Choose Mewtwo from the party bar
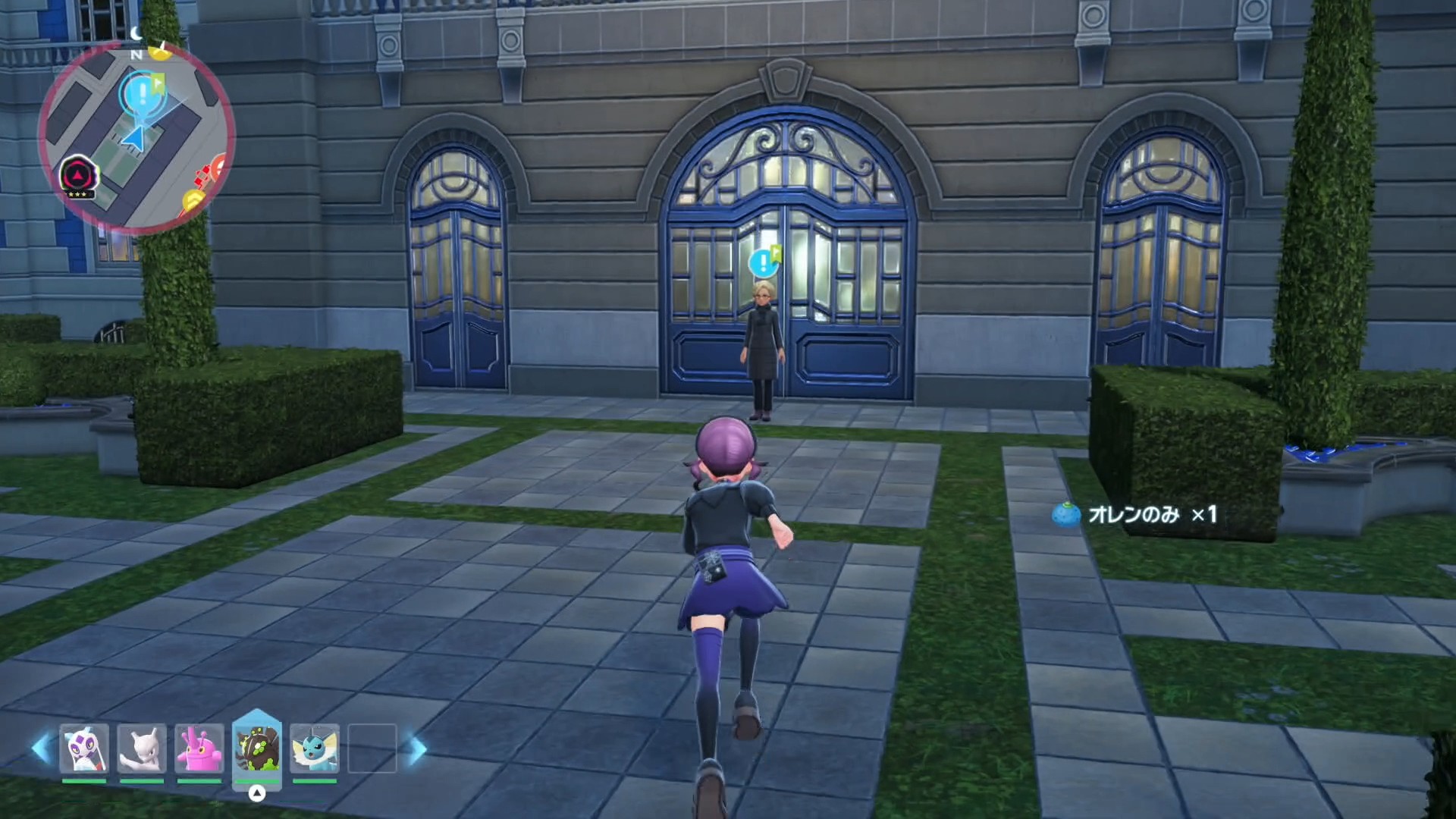The height and width of the screenshot is (819, 1456). (142, 748)
